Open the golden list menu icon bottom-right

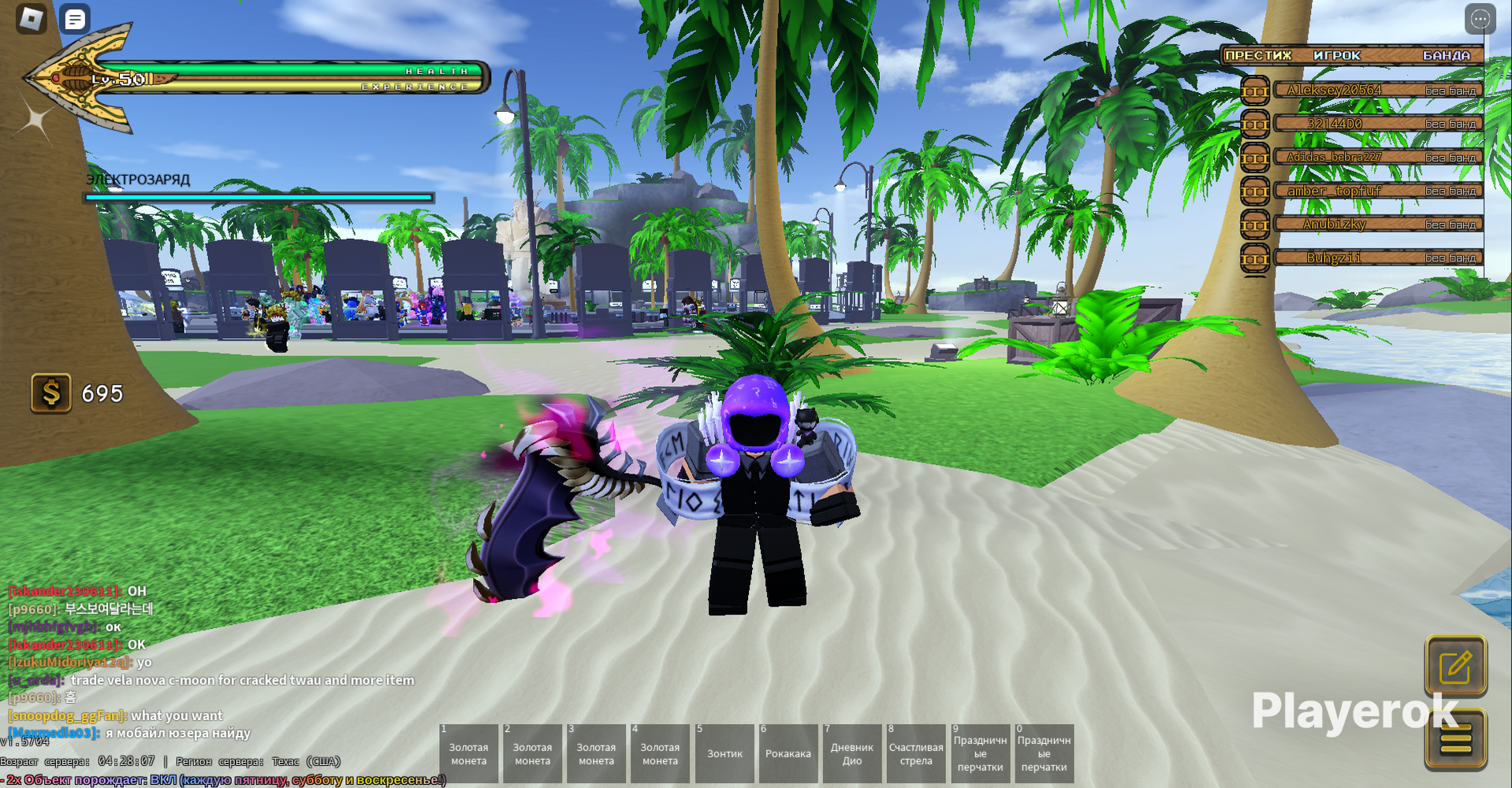click(1457, 740)
